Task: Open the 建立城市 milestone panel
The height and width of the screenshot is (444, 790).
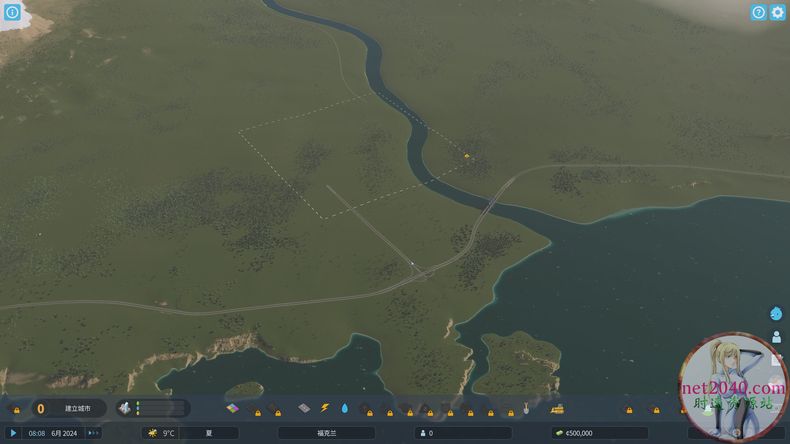Action: coord(68,408)
